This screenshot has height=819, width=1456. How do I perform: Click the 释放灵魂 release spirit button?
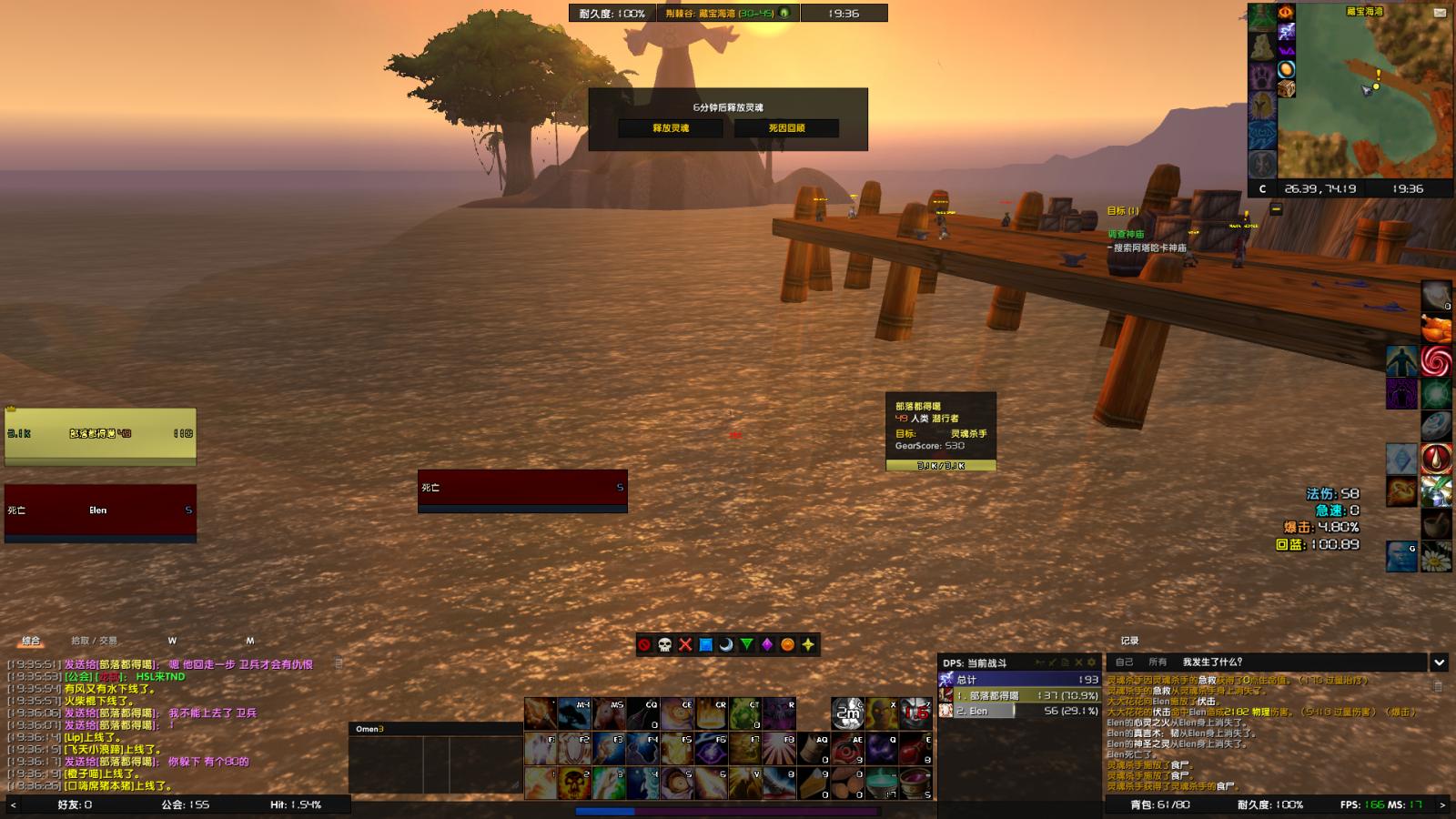(671, 128)
